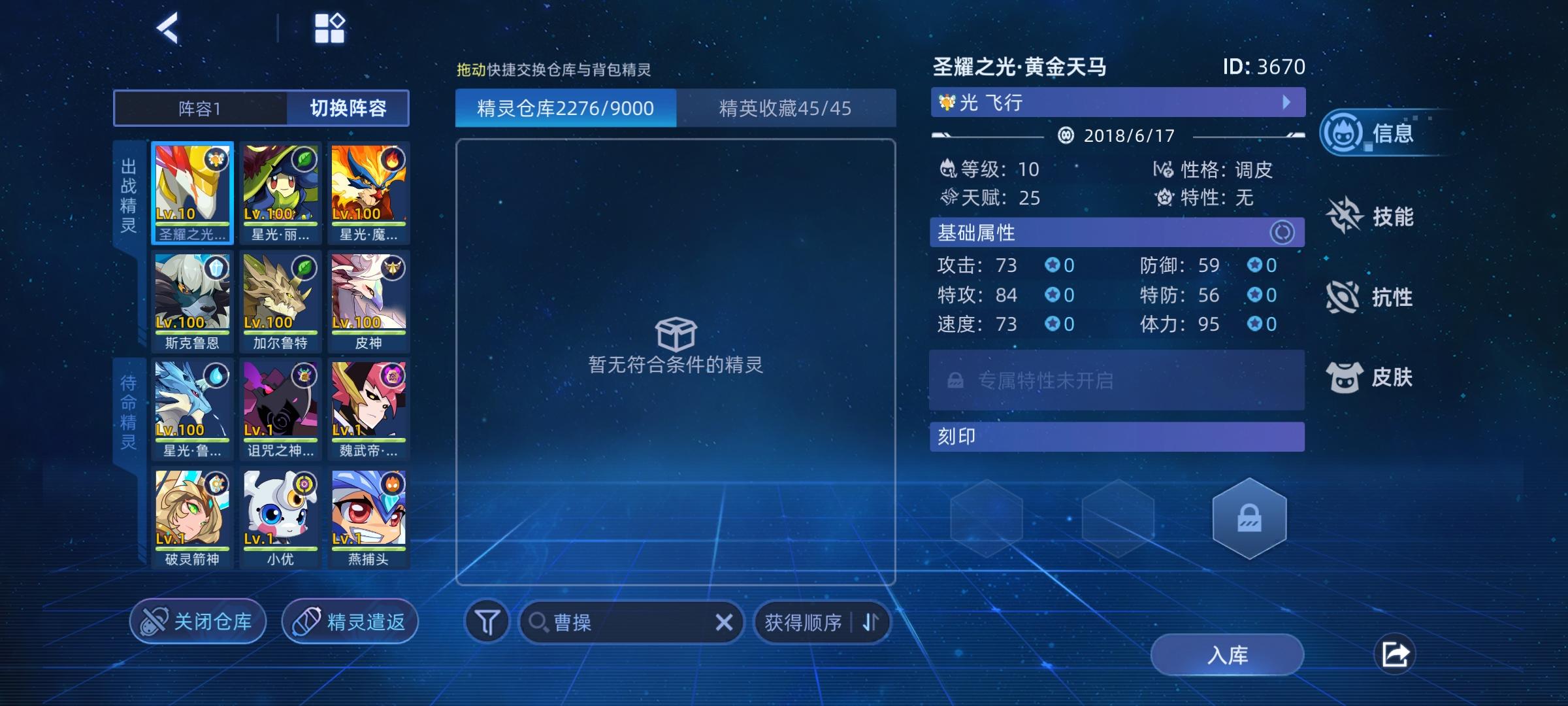Tap the grid layout icon at top

331,27
